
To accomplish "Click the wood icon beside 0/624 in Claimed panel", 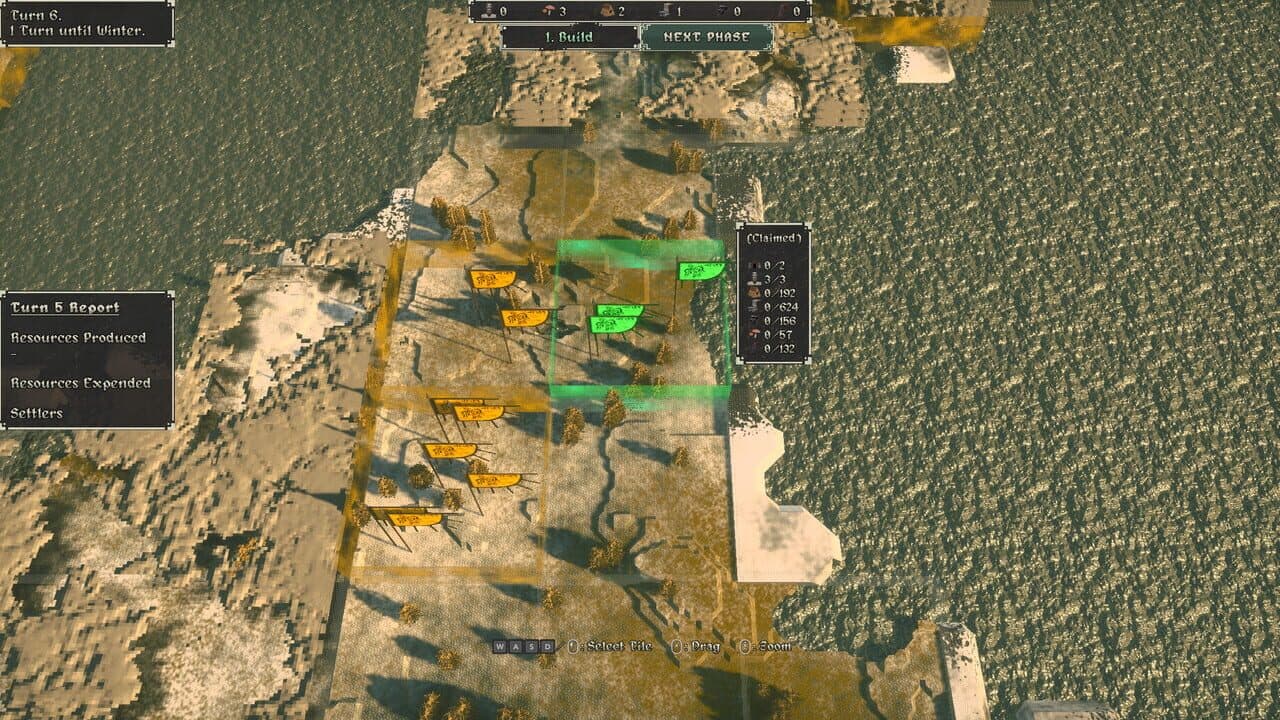I will tap(754, 307).
